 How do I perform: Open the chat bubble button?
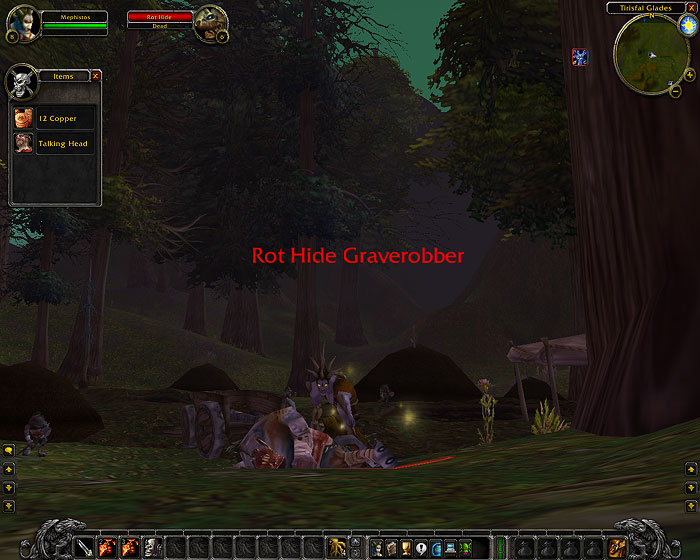(x=8, y=452)
